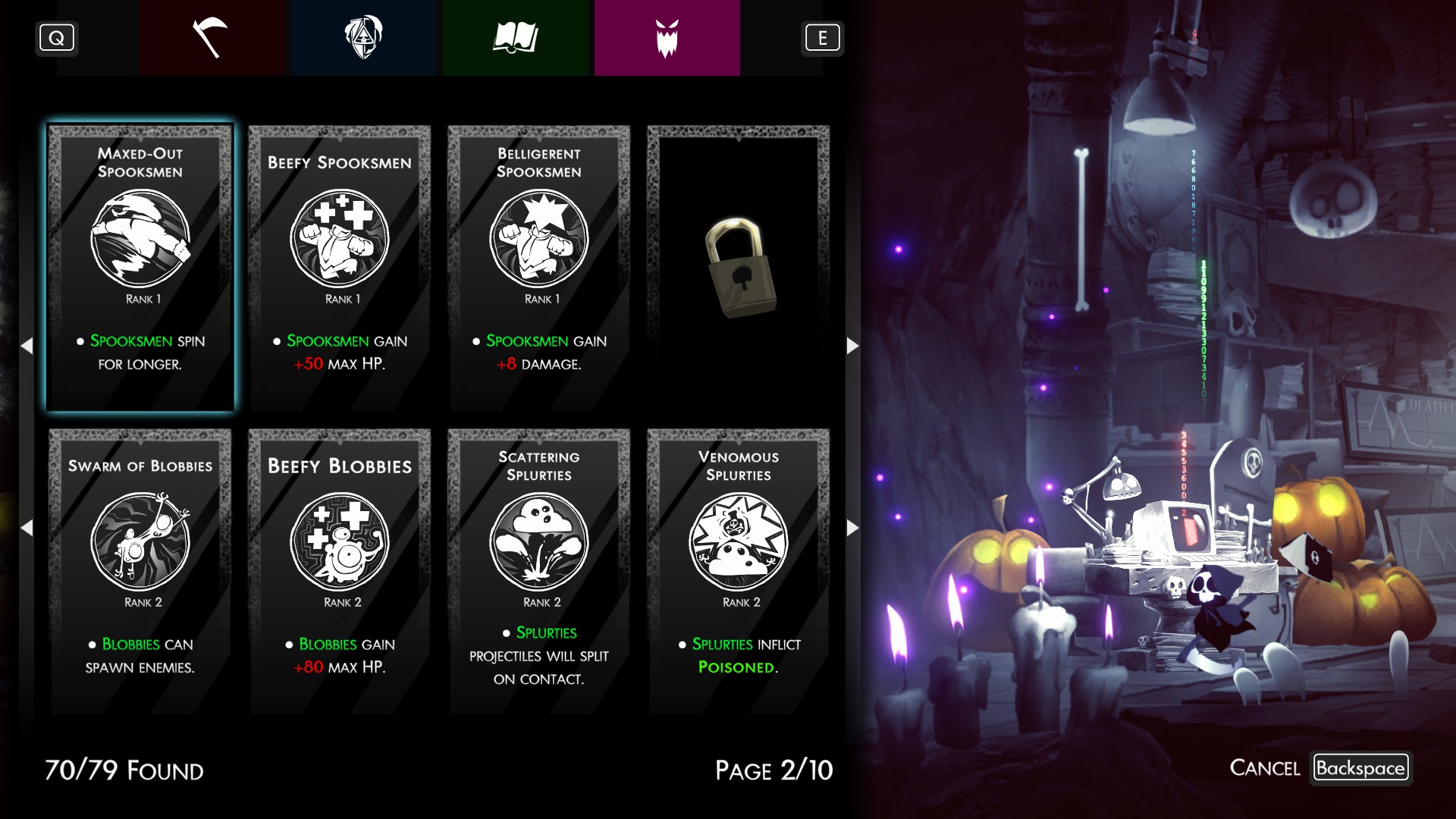Open the hooded head category tab
This screenshot has width=1456, height=819.
point(364,38)
